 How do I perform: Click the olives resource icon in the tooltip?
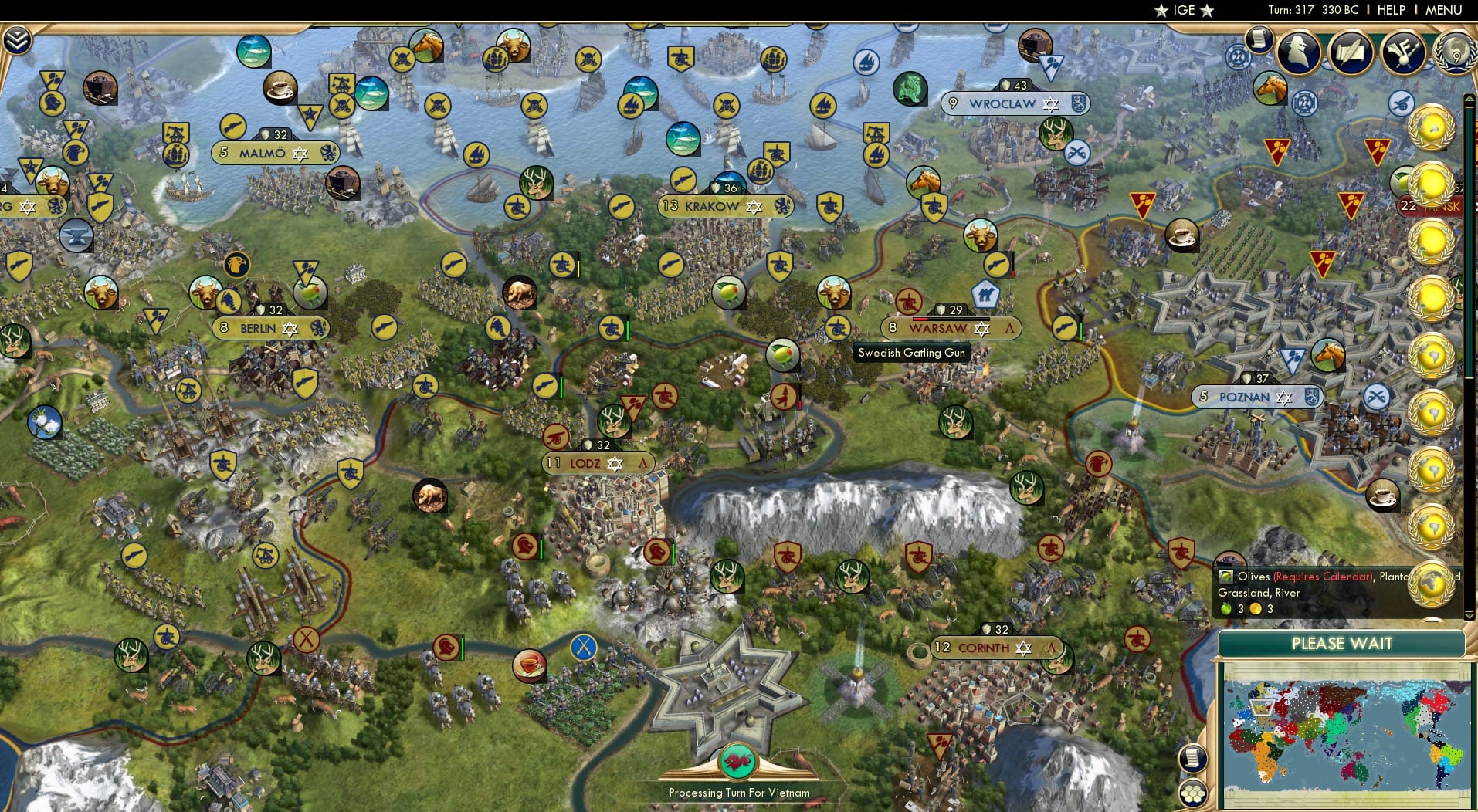pos(1228,577)
